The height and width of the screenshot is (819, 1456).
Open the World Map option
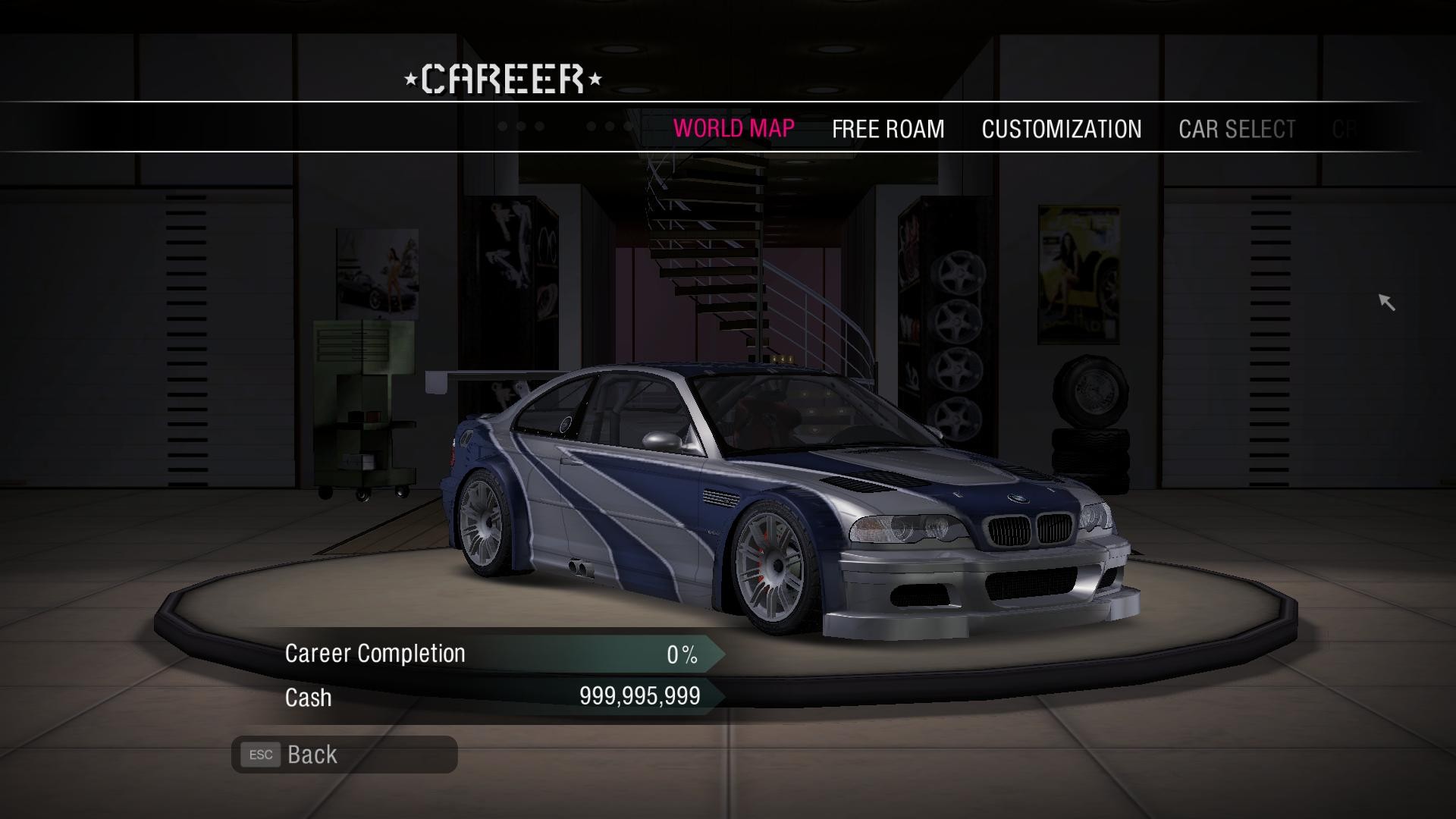tap(733, 128)
